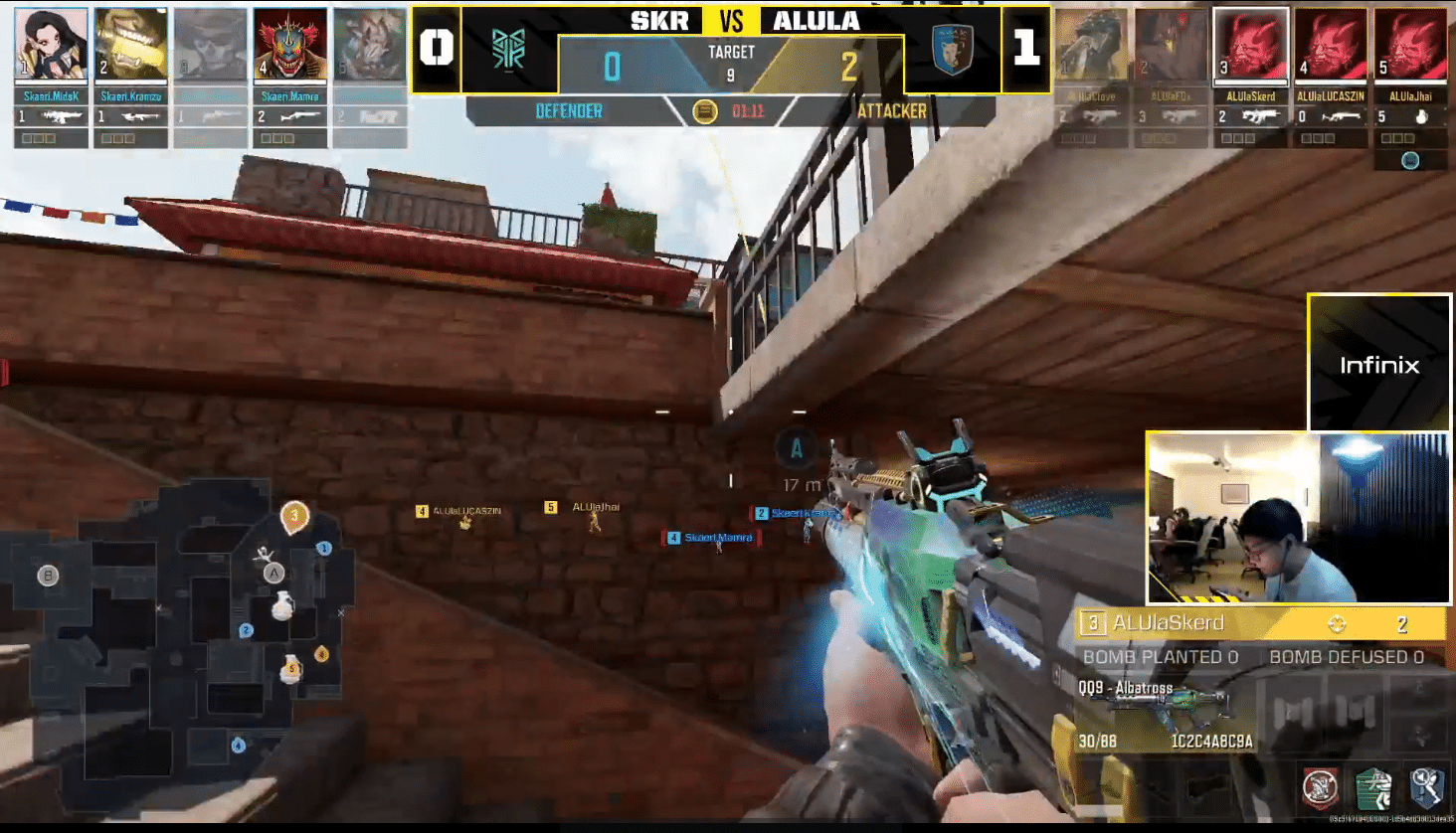Switch view to ALUlaSkerd's portrait card

[x=1250, y=45]
